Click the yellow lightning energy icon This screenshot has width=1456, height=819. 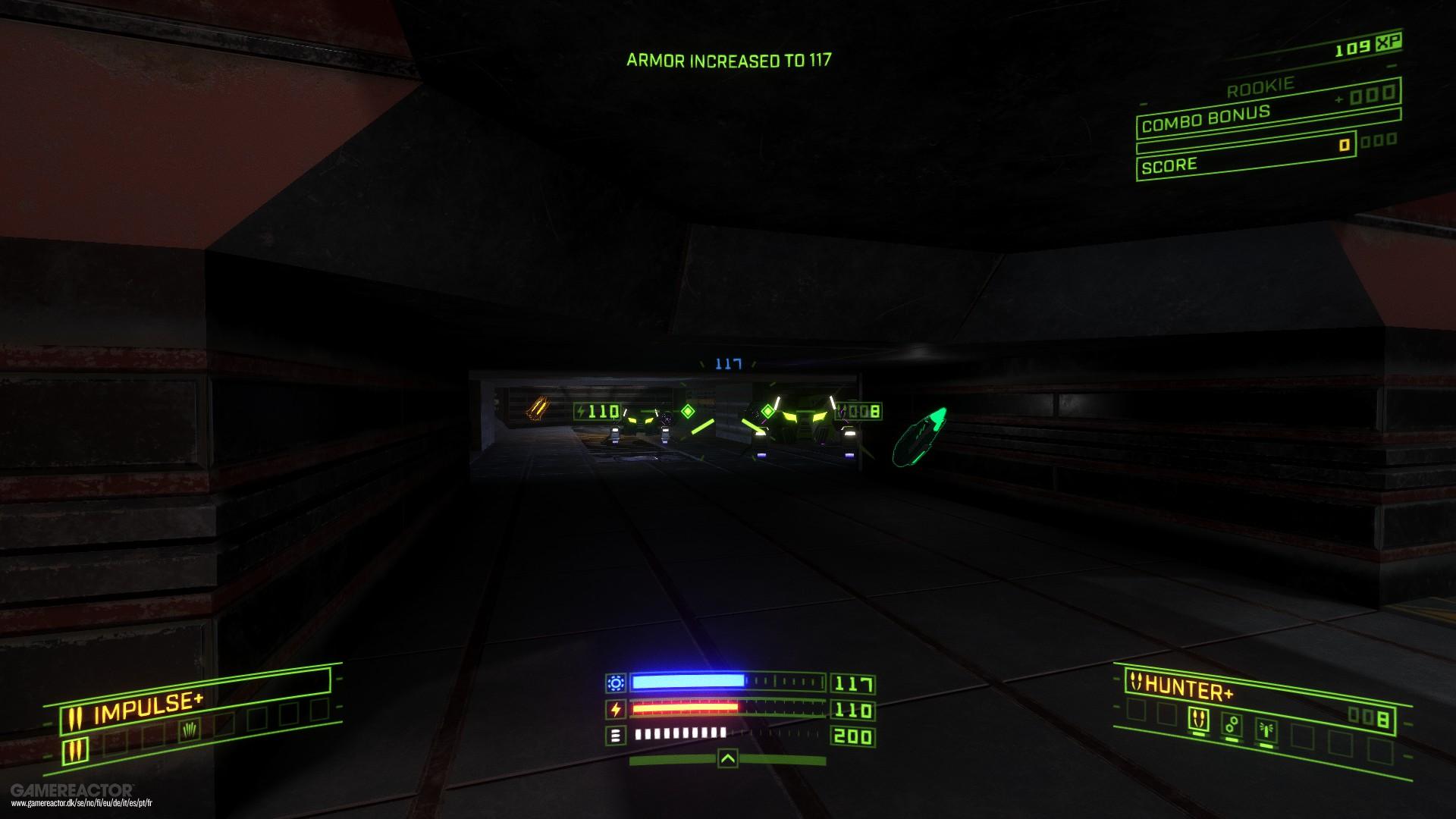point(615,709)
